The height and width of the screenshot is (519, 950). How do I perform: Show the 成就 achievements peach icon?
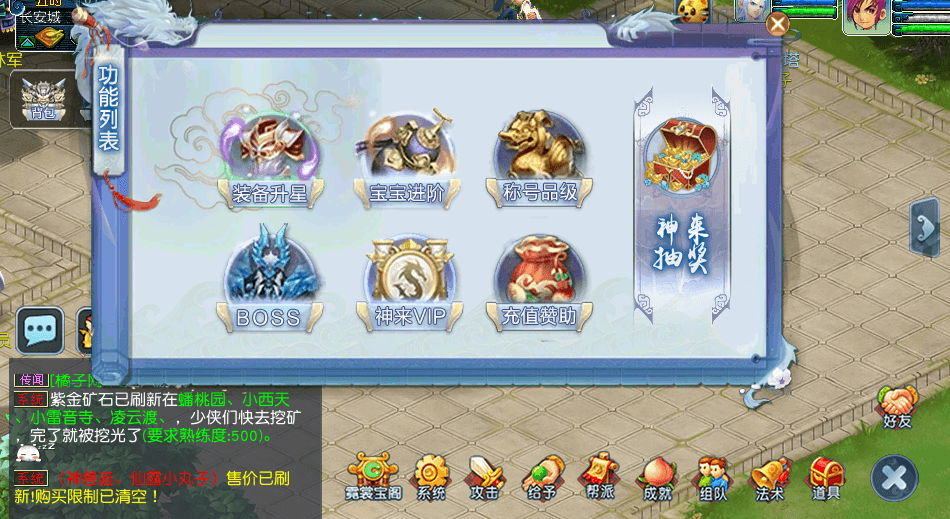[x=657, y=477]
